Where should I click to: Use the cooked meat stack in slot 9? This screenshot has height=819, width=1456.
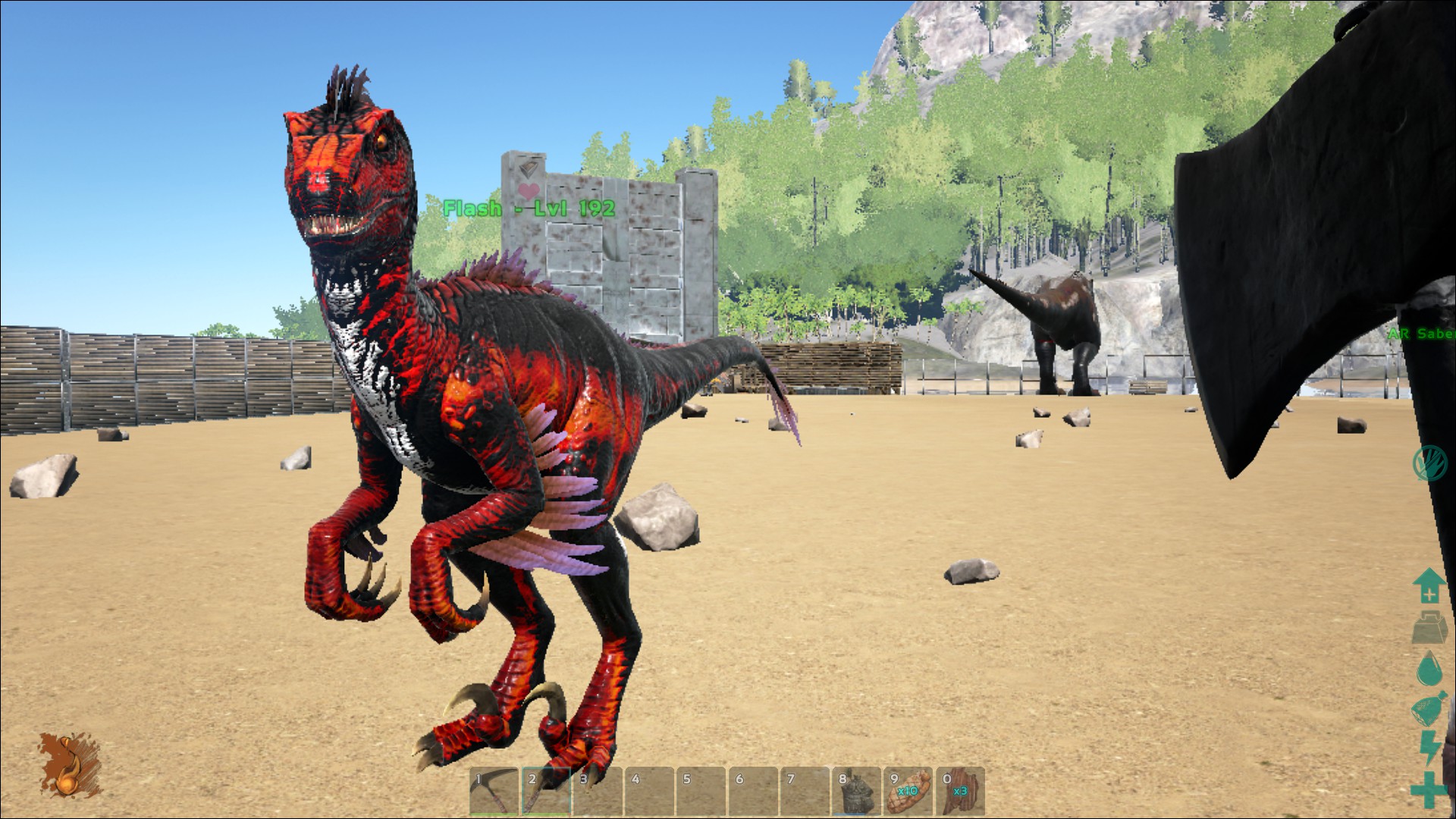pos(908,792)
